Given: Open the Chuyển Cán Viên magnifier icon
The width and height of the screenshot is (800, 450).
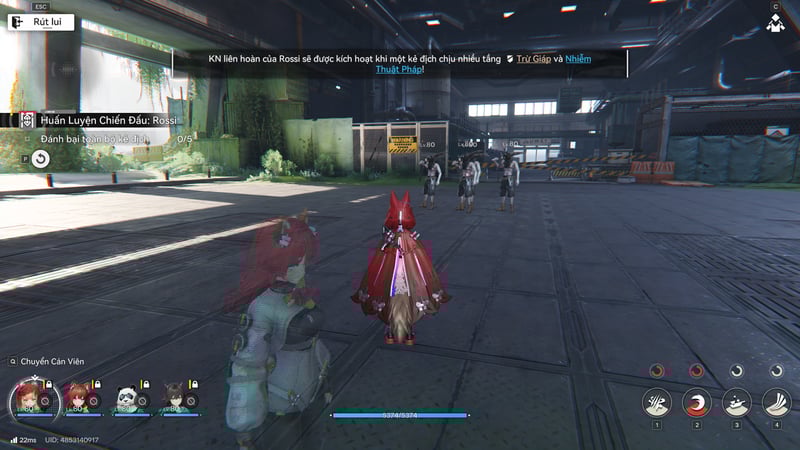Looking at the screenshot, I should (x=13, y=361).
